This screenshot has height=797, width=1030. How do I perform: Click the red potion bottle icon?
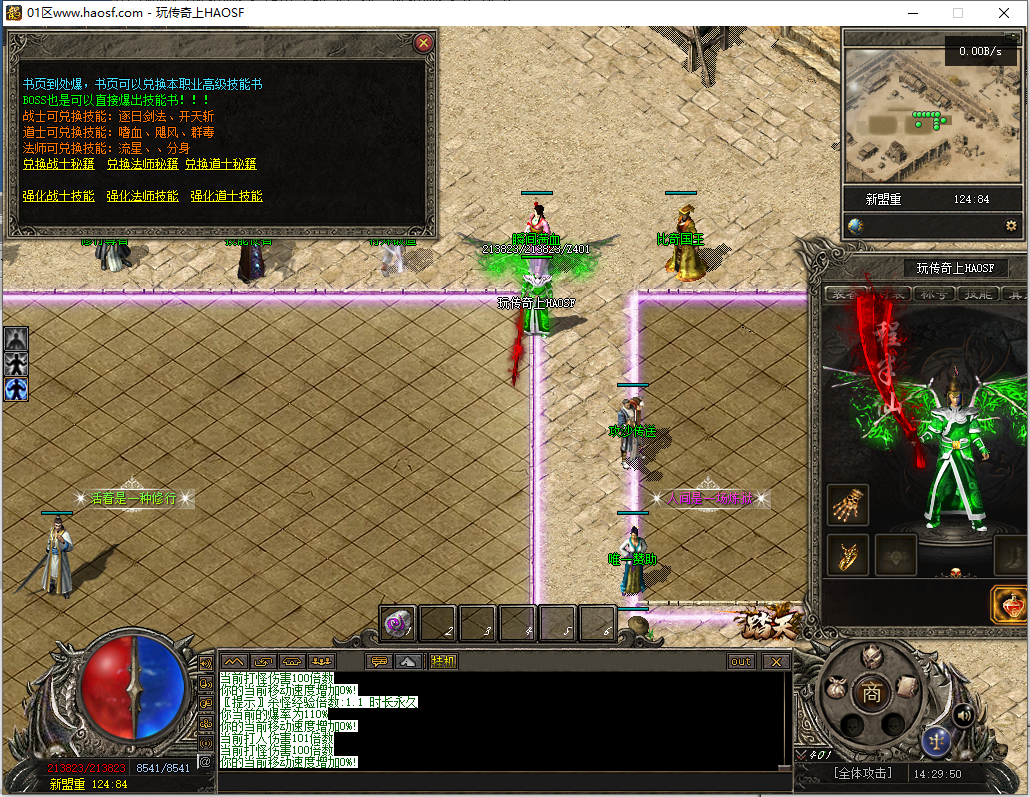click(1010, 606)
